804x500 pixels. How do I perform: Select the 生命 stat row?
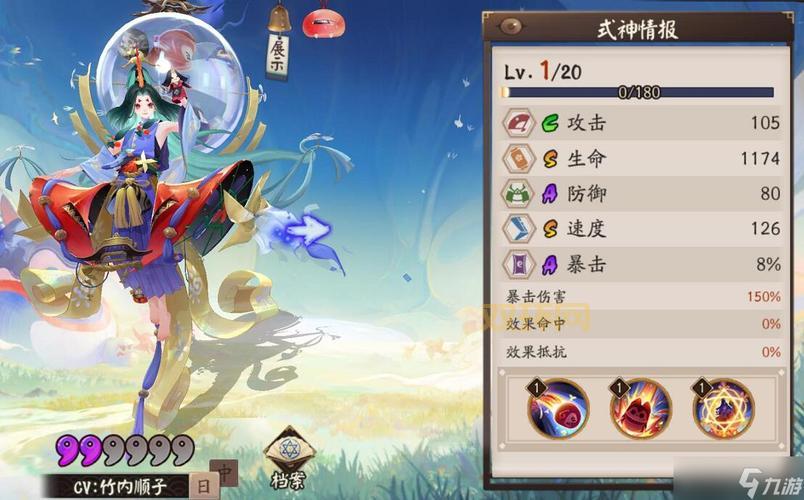tap(642, 158)
